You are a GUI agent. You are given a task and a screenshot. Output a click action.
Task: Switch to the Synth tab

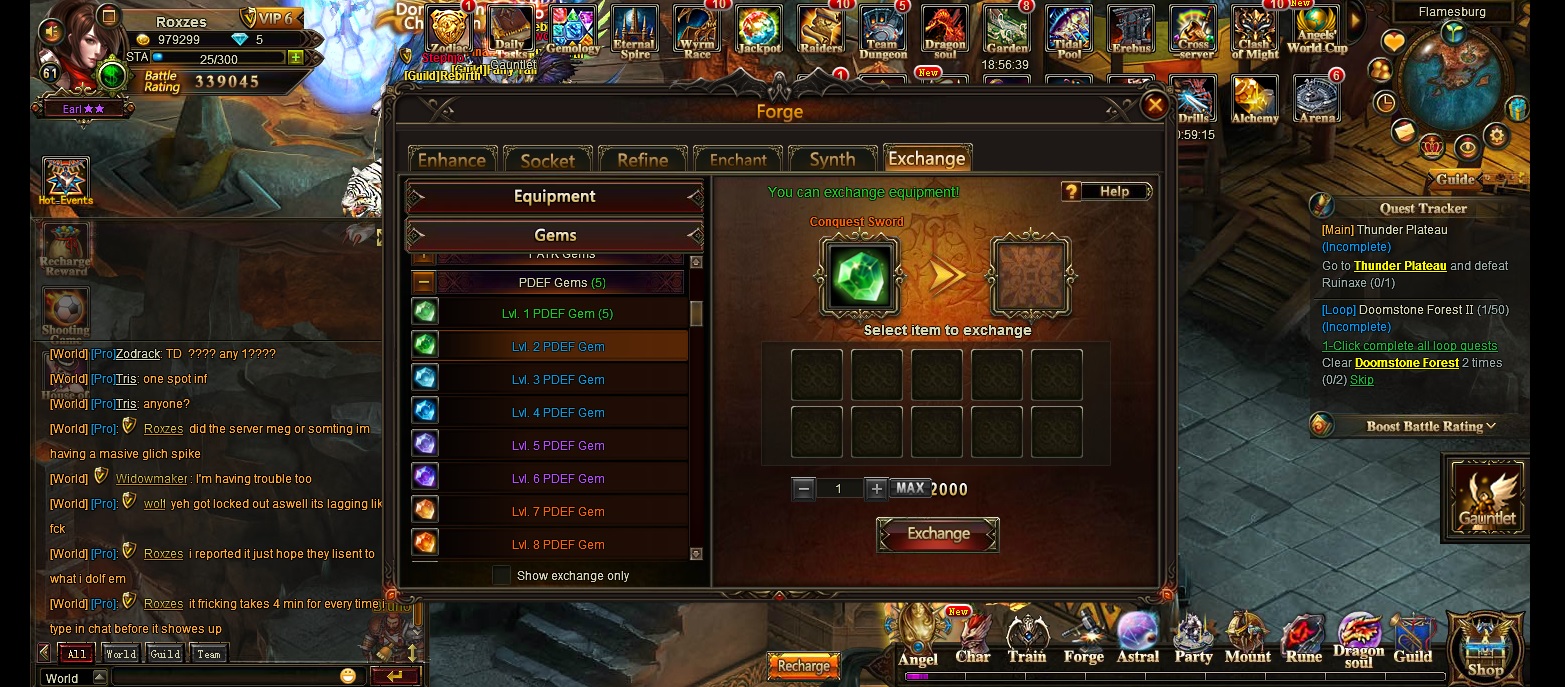832,160
